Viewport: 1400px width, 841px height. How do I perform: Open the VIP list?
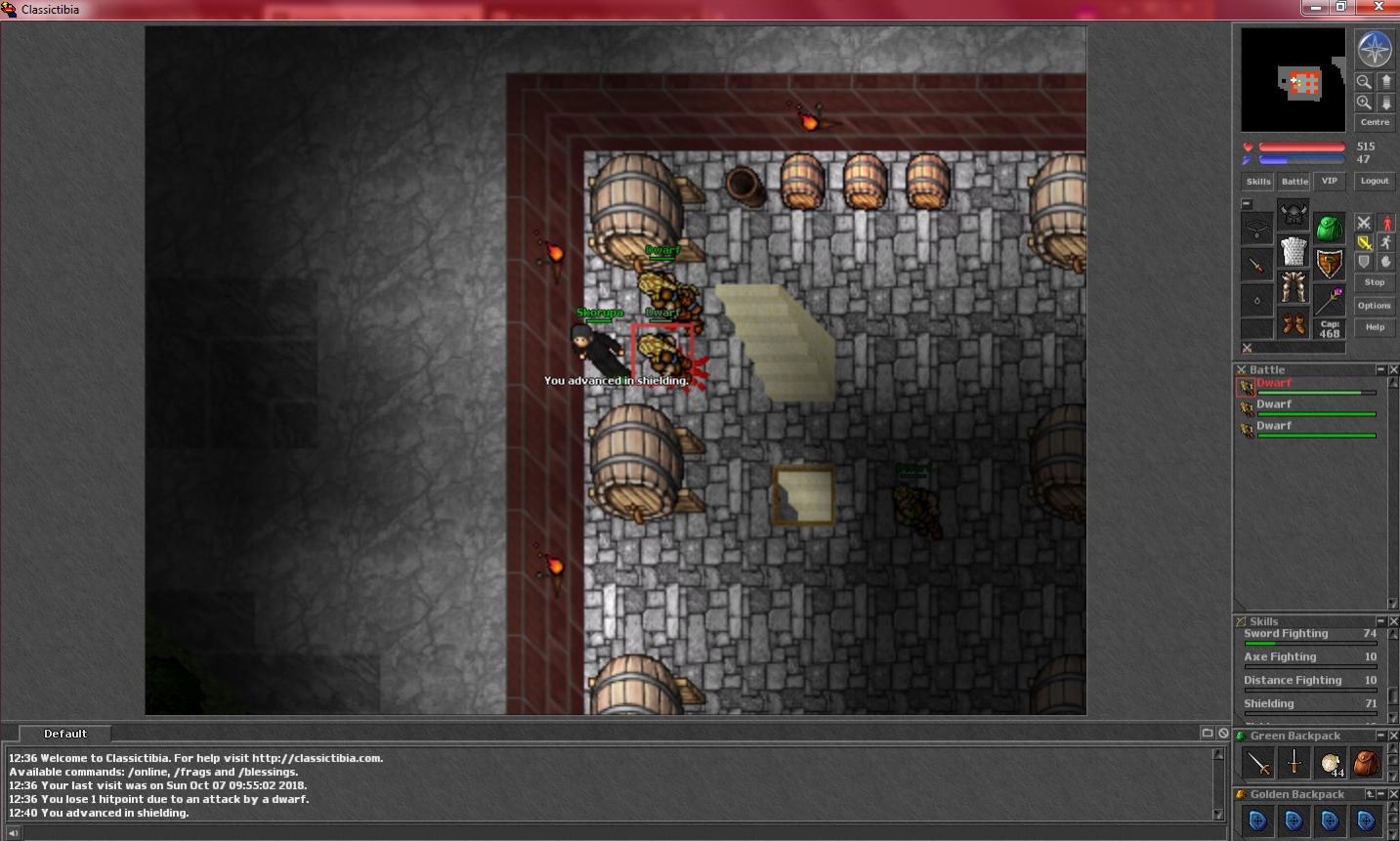1329,181
